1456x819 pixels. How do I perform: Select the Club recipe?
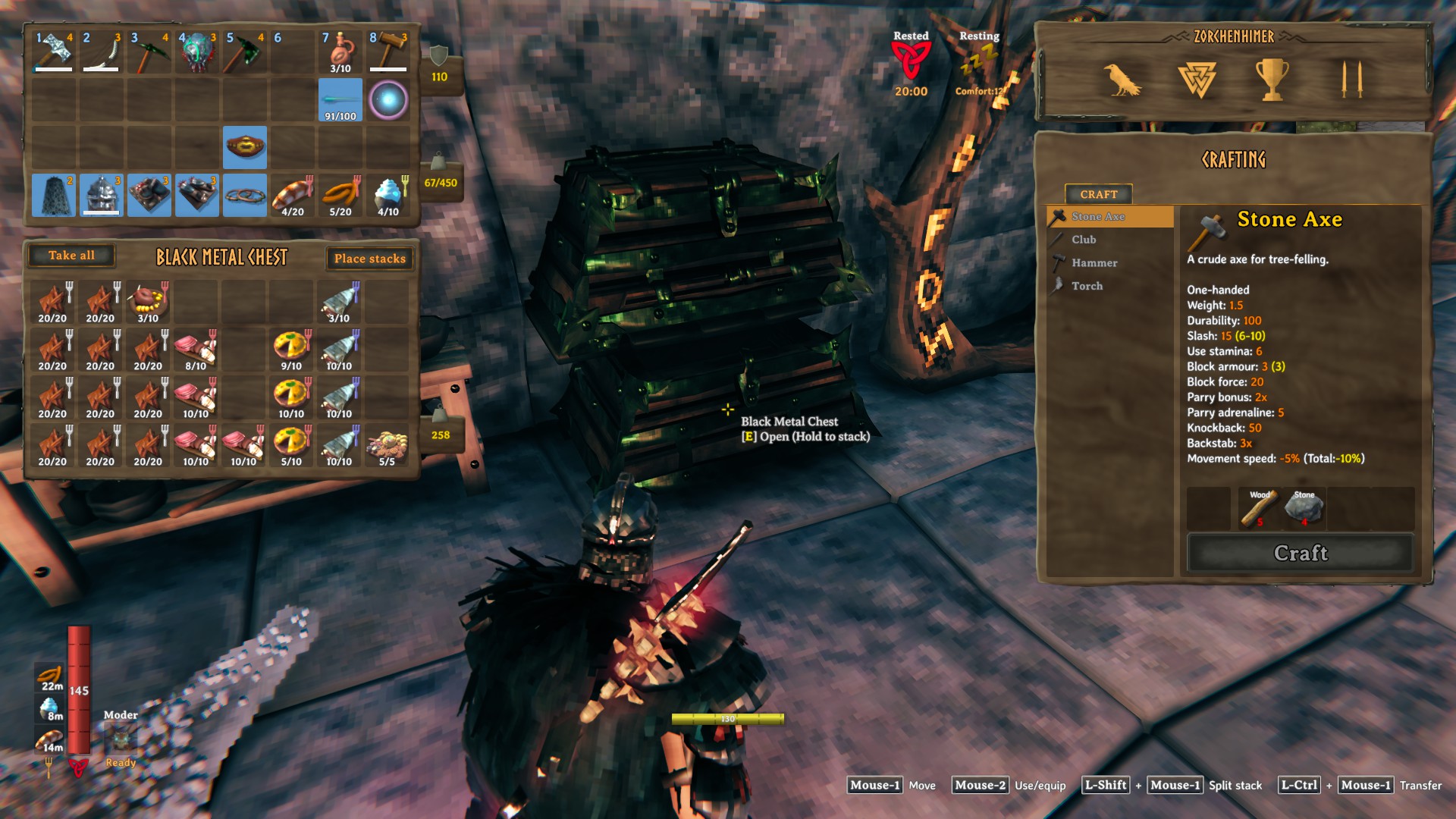1084,240
